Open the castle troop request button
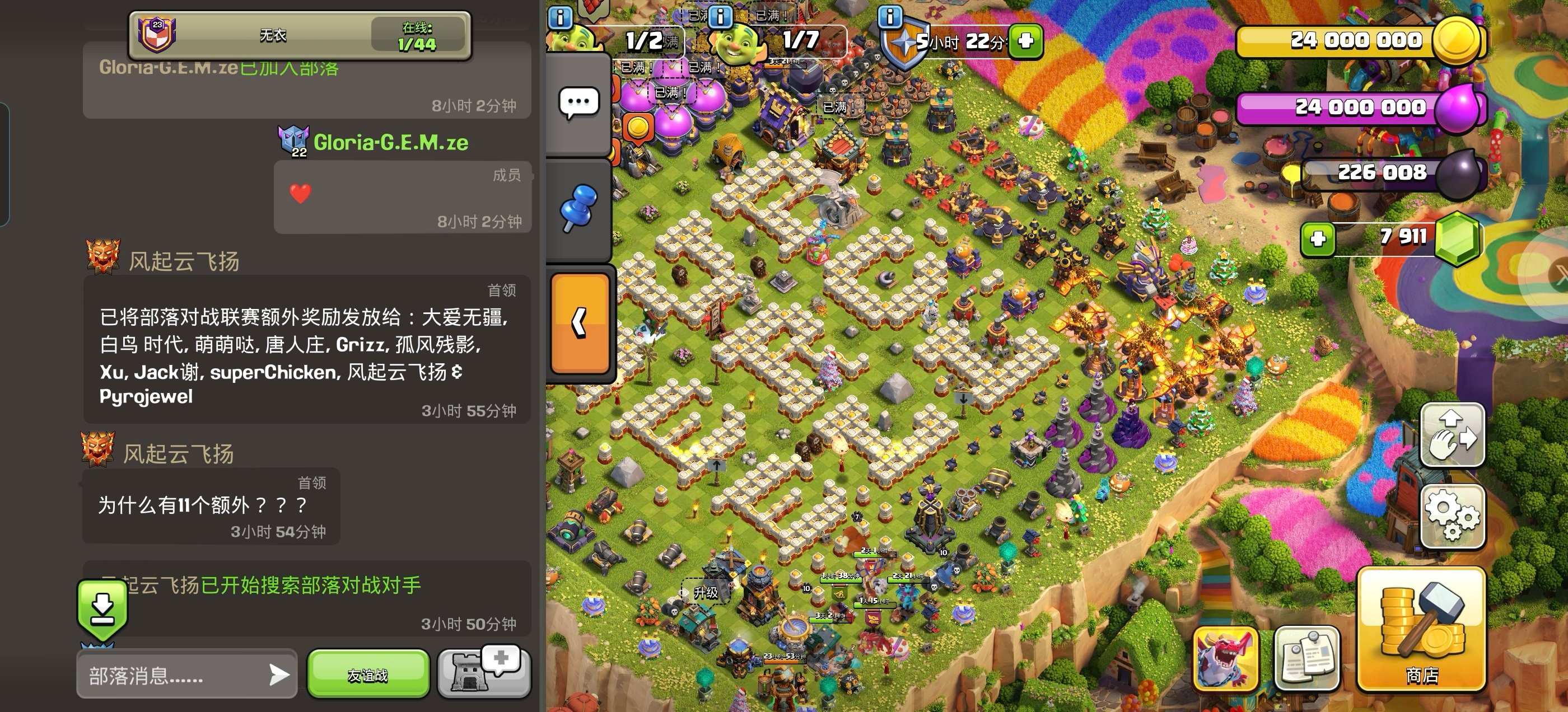Image resolution: width=1568 pixels, height=712 pixels. (x=483, y=672)
